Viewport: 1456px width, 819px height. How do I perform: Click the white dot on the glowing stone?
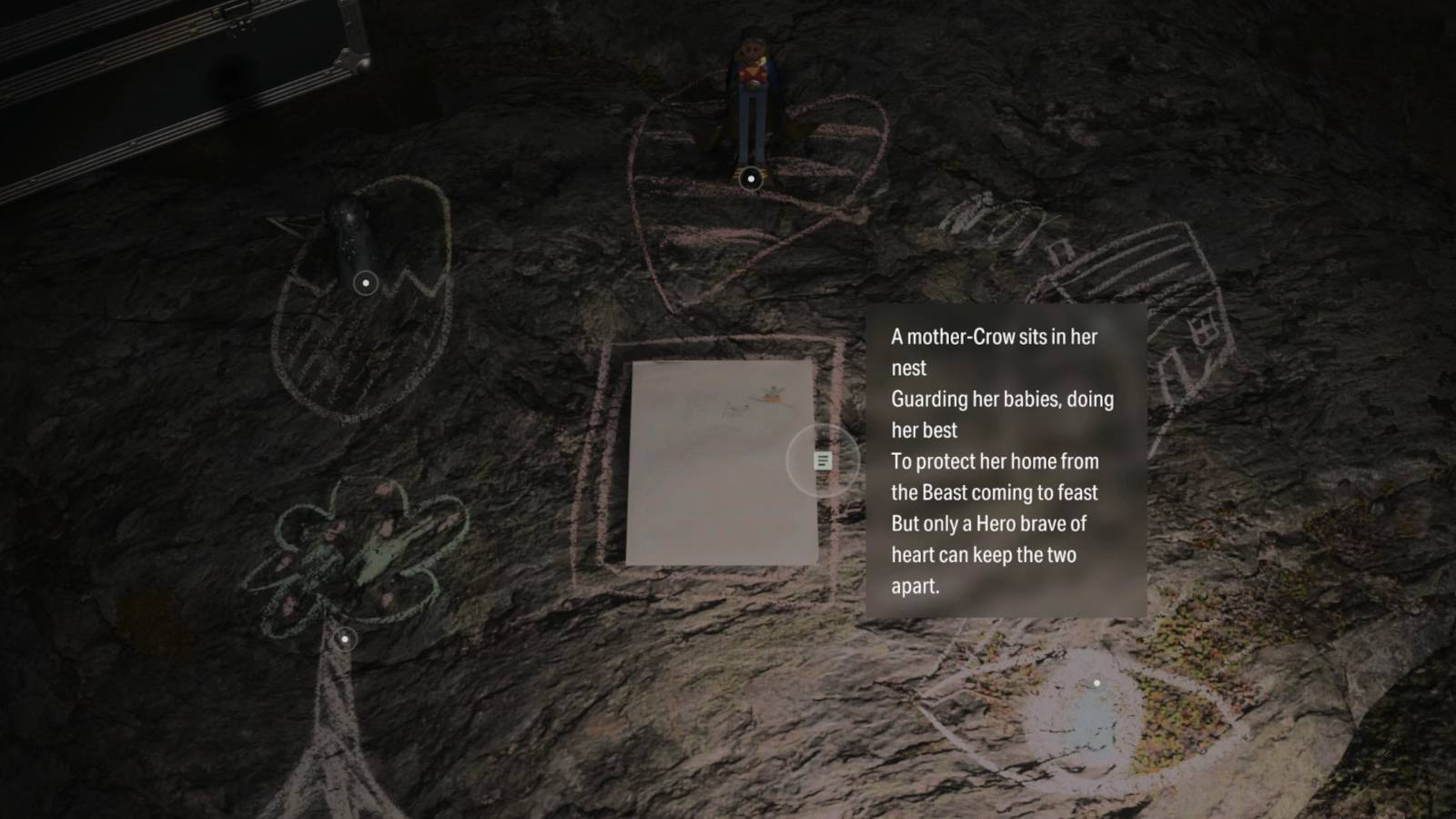[x=1097, y=684]
